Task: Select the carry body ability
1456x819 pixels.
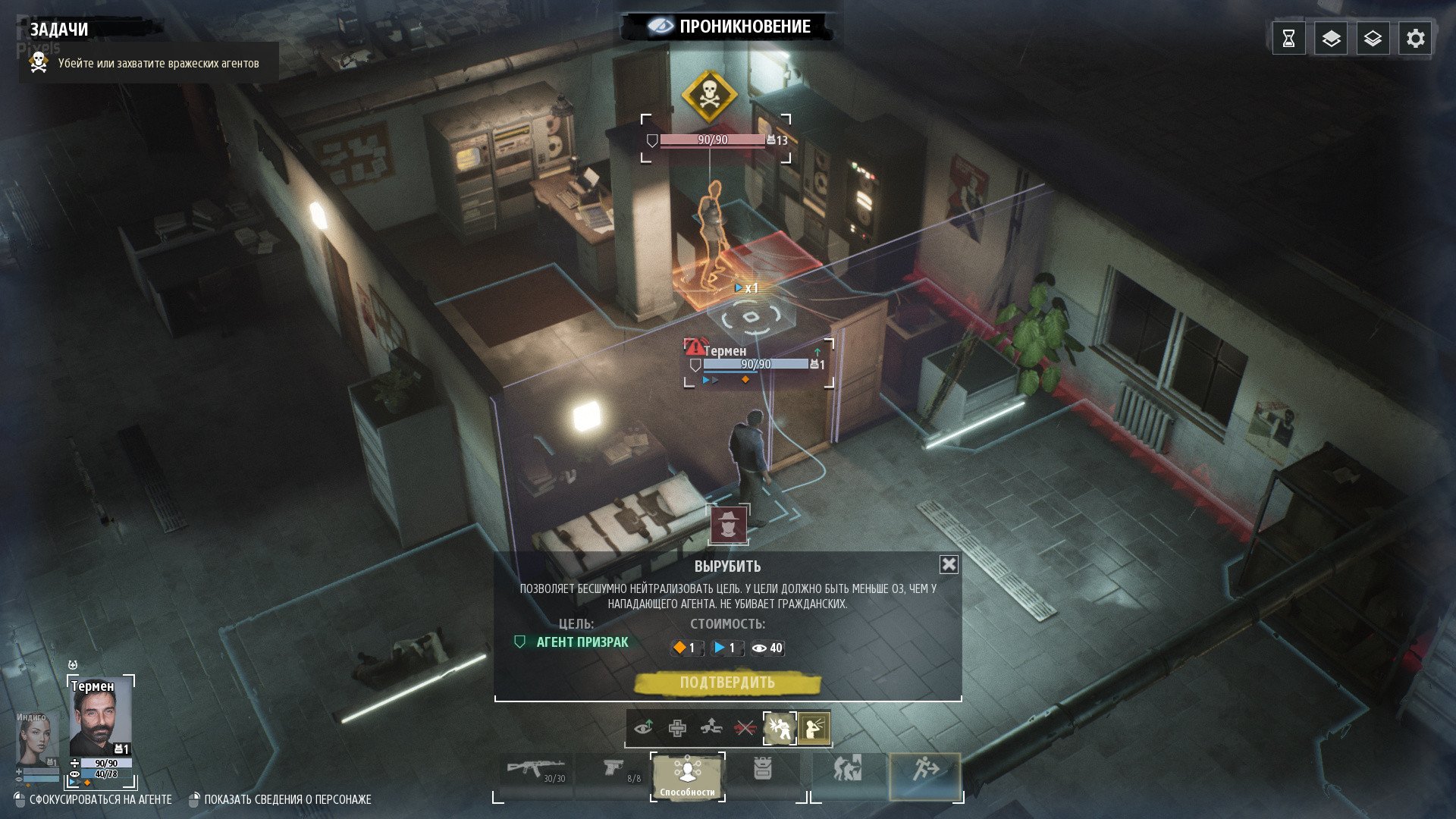Action: tap(711, 728)
